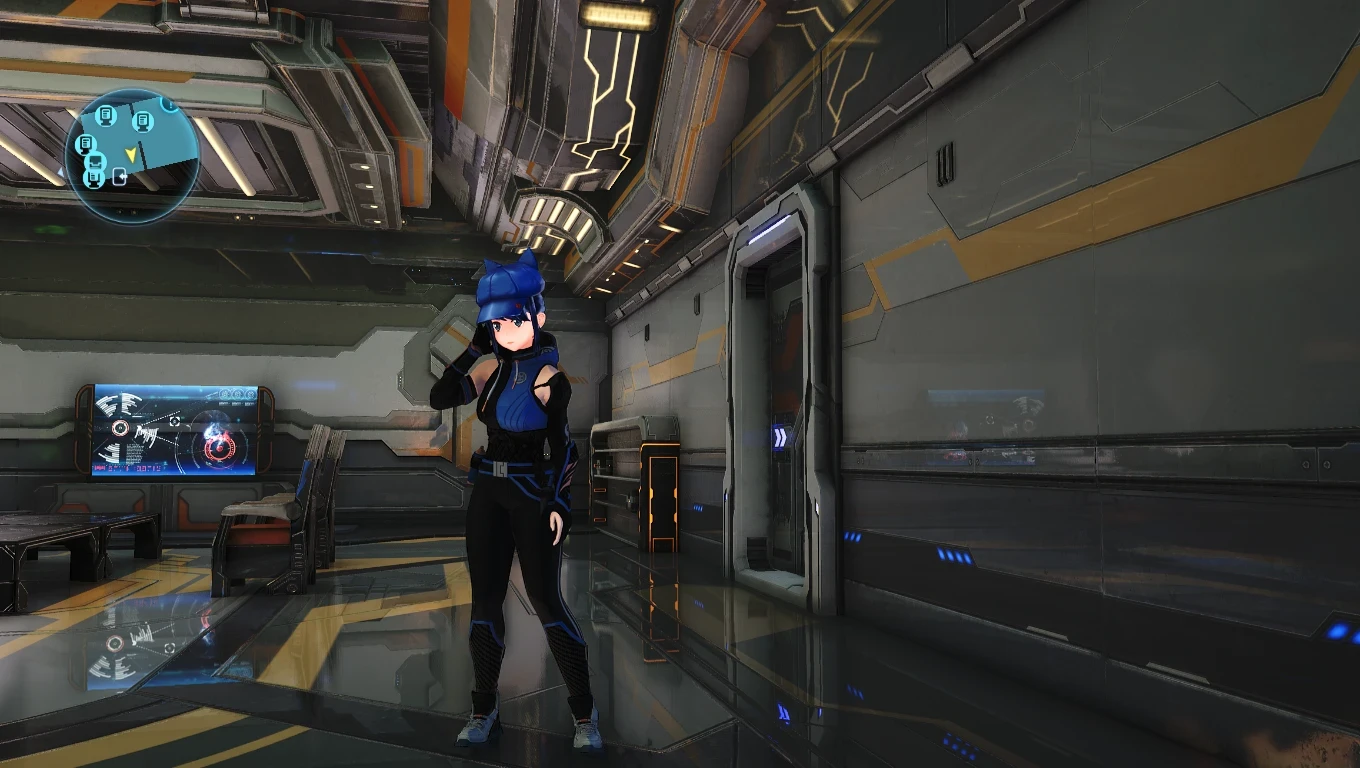Select the lower terminal icon on minimap

coord(92,179)
